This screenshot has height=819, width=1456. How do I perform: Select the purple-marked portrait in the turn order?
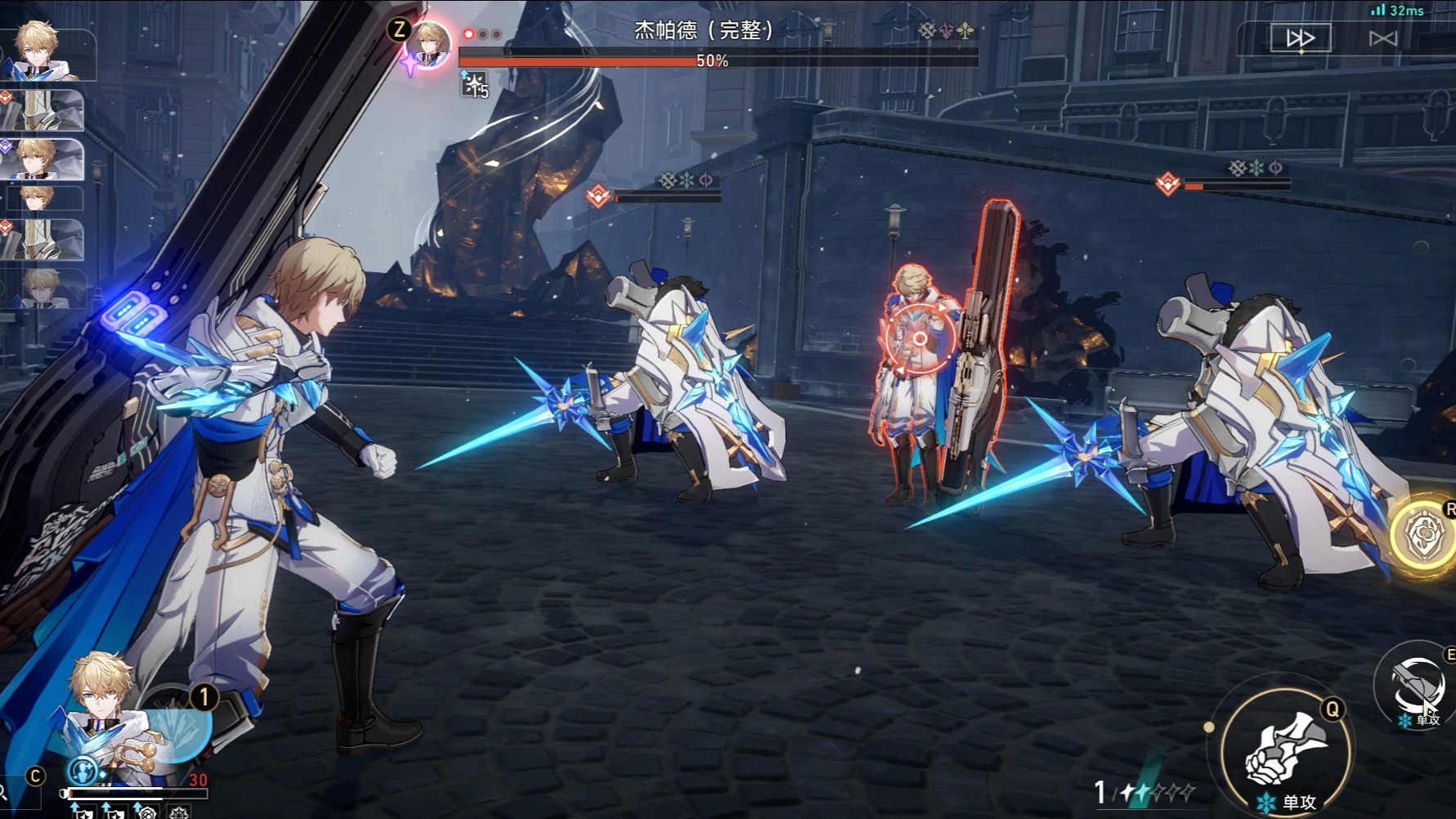(x=43, y=159)
